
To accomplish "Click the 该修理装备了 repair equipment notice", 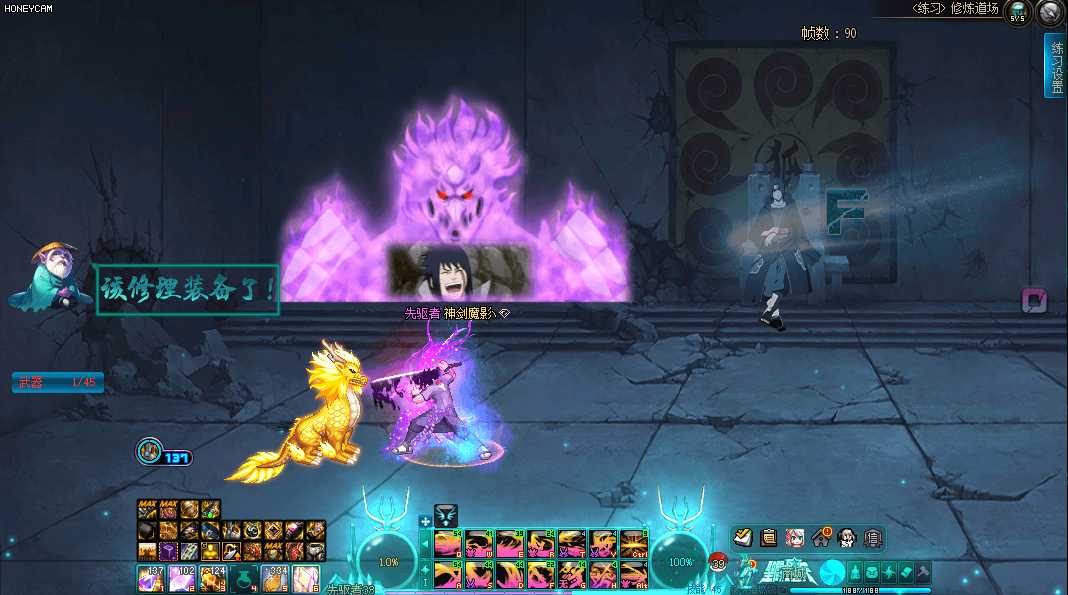I will point(187,290).
